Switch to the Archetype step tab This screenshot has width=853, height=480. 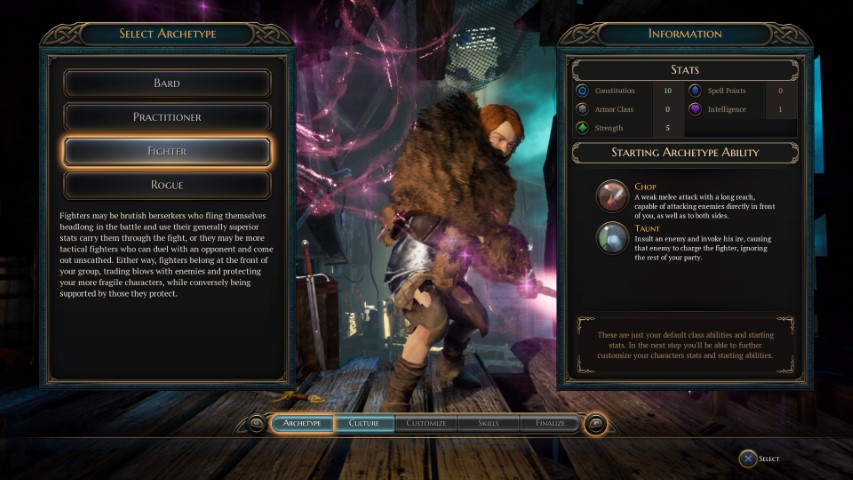pos(302,423)
